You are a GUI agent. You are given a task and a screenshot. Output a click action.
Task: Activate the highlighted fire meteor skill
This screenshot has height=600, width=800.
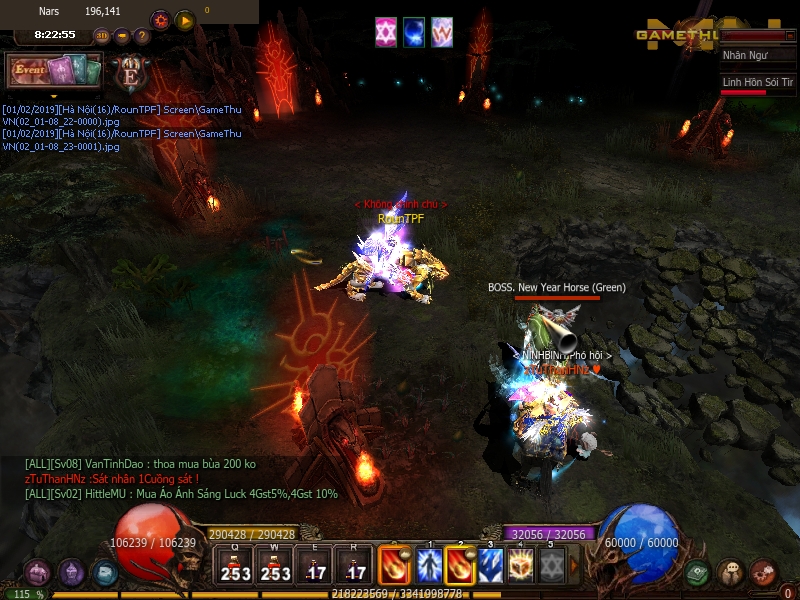click(x=460, y=566)
